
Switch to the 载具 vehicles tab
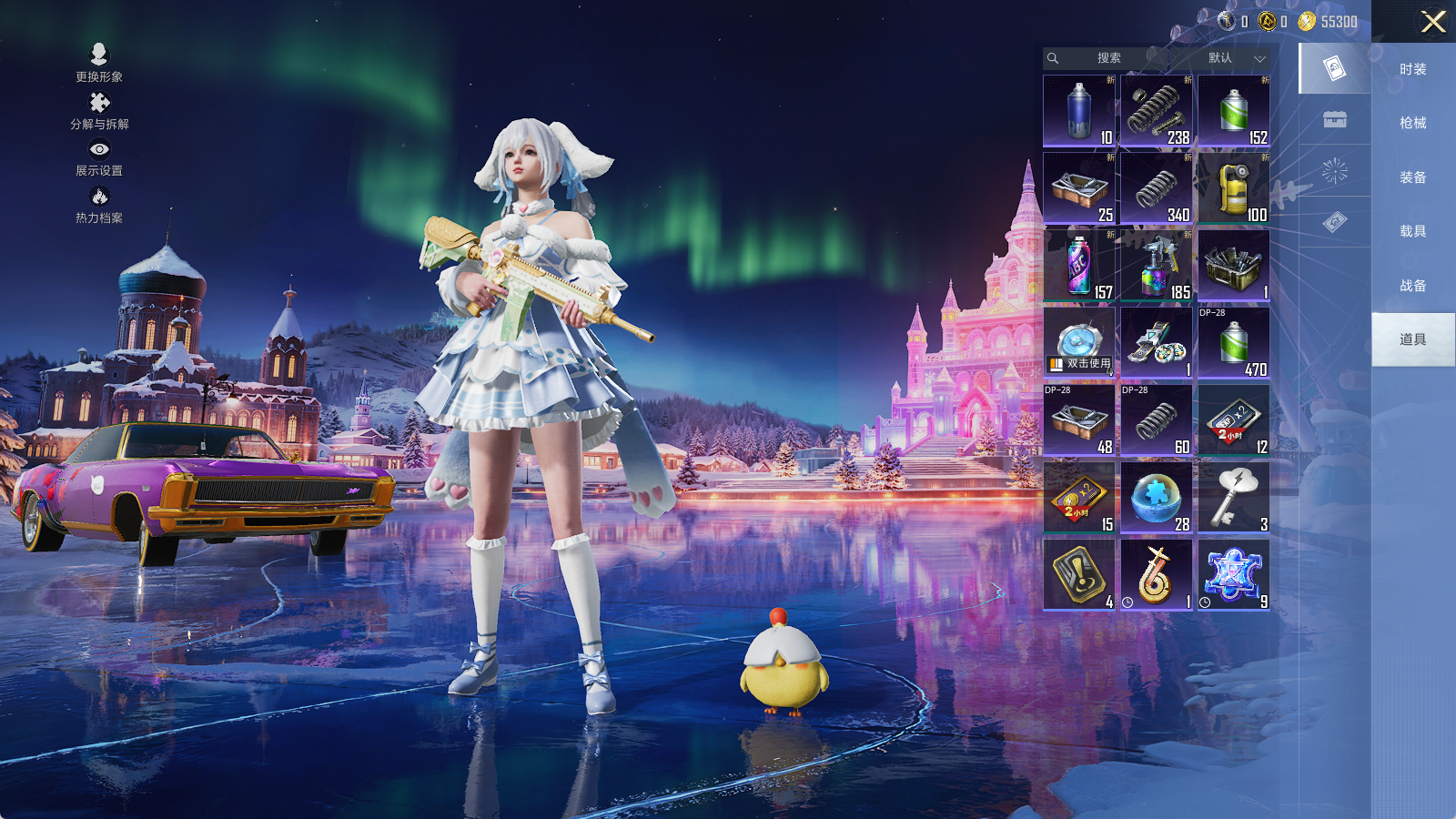pos(1412,231)
